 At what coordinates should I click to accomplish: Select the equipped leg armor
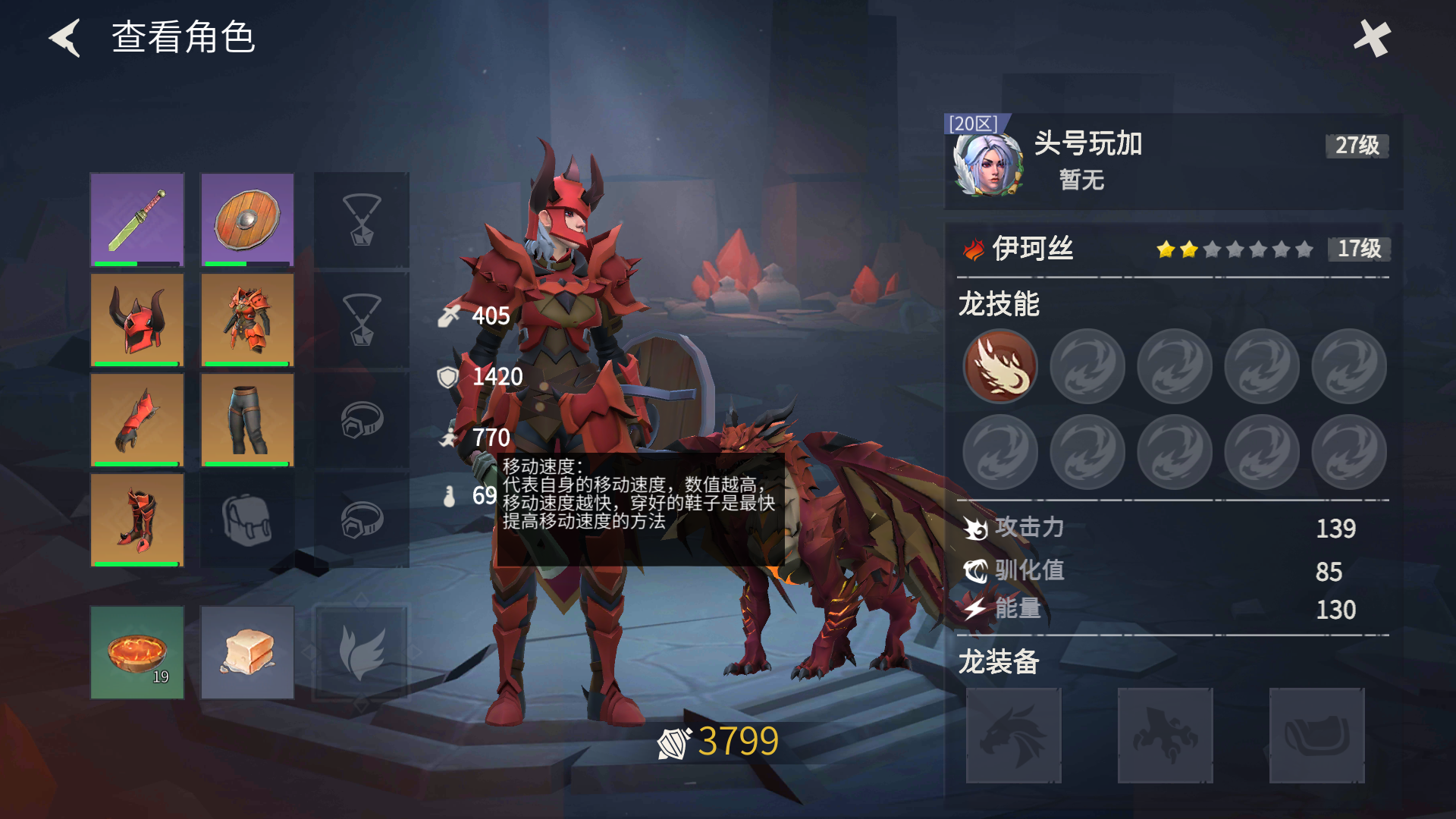click(x=246, y=419)
